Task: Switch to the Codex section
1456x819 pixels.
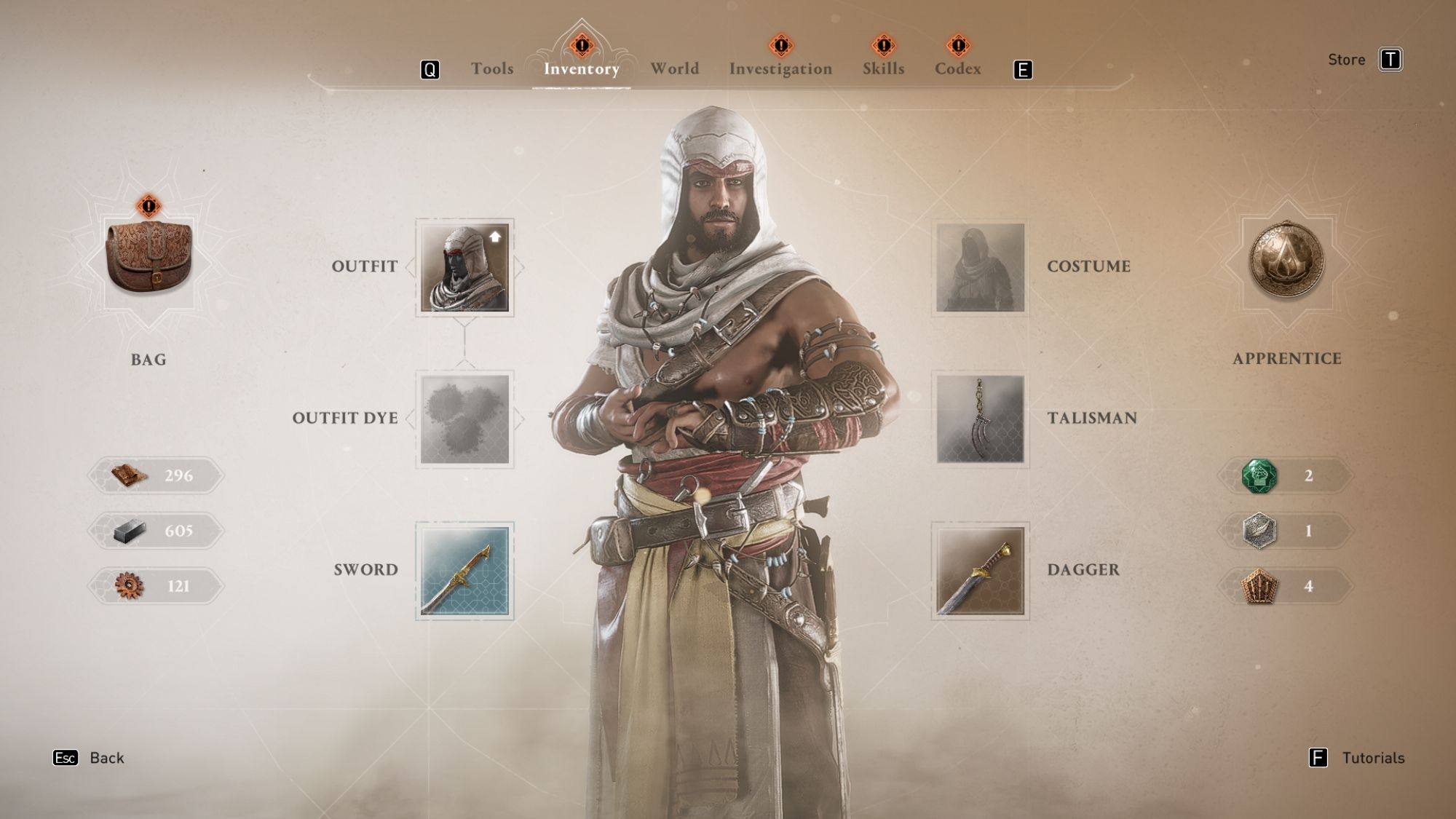Action: (960, 68)
